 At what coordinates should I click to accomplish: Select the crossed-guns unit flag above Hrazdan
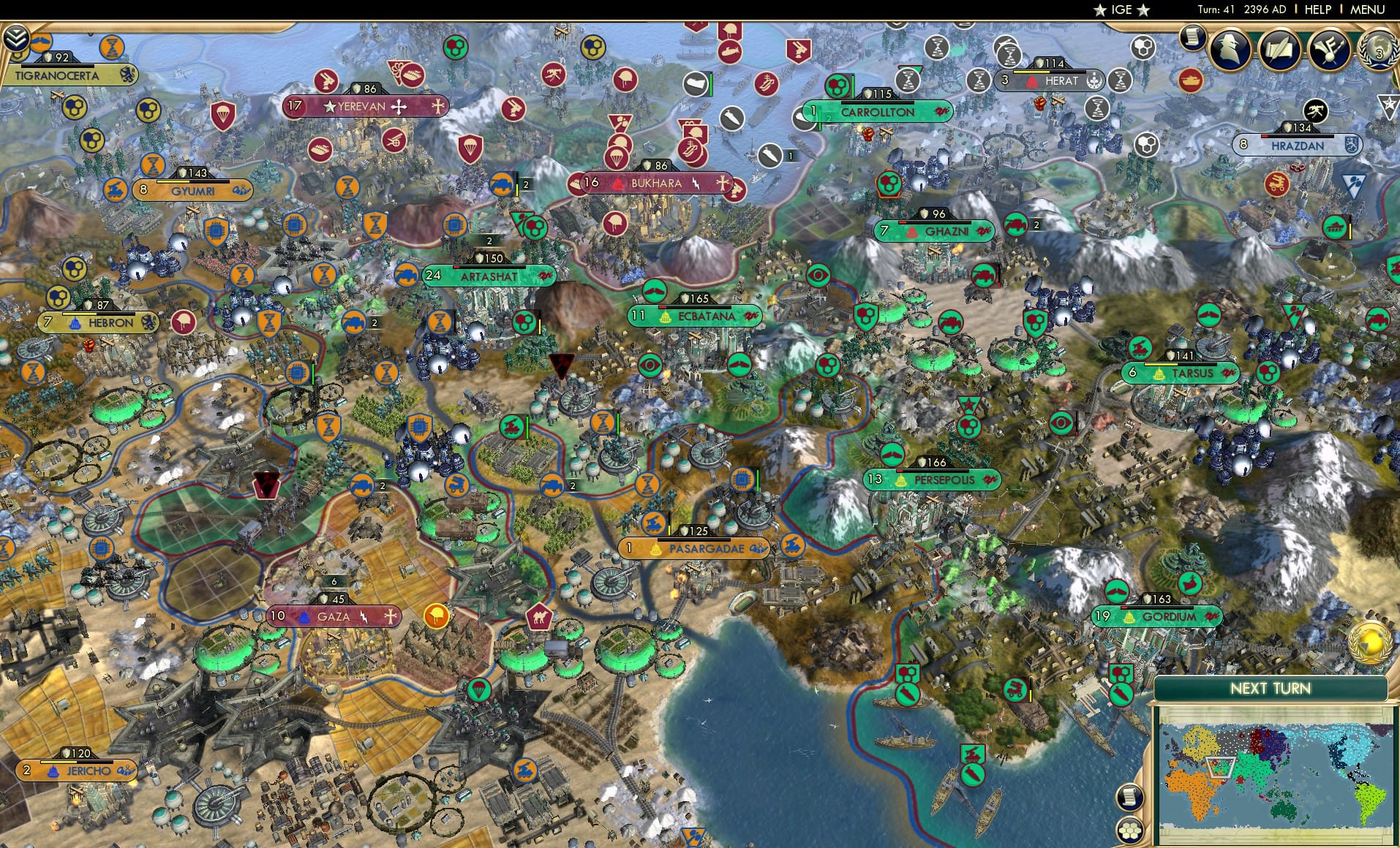[x=1314, y=113]
